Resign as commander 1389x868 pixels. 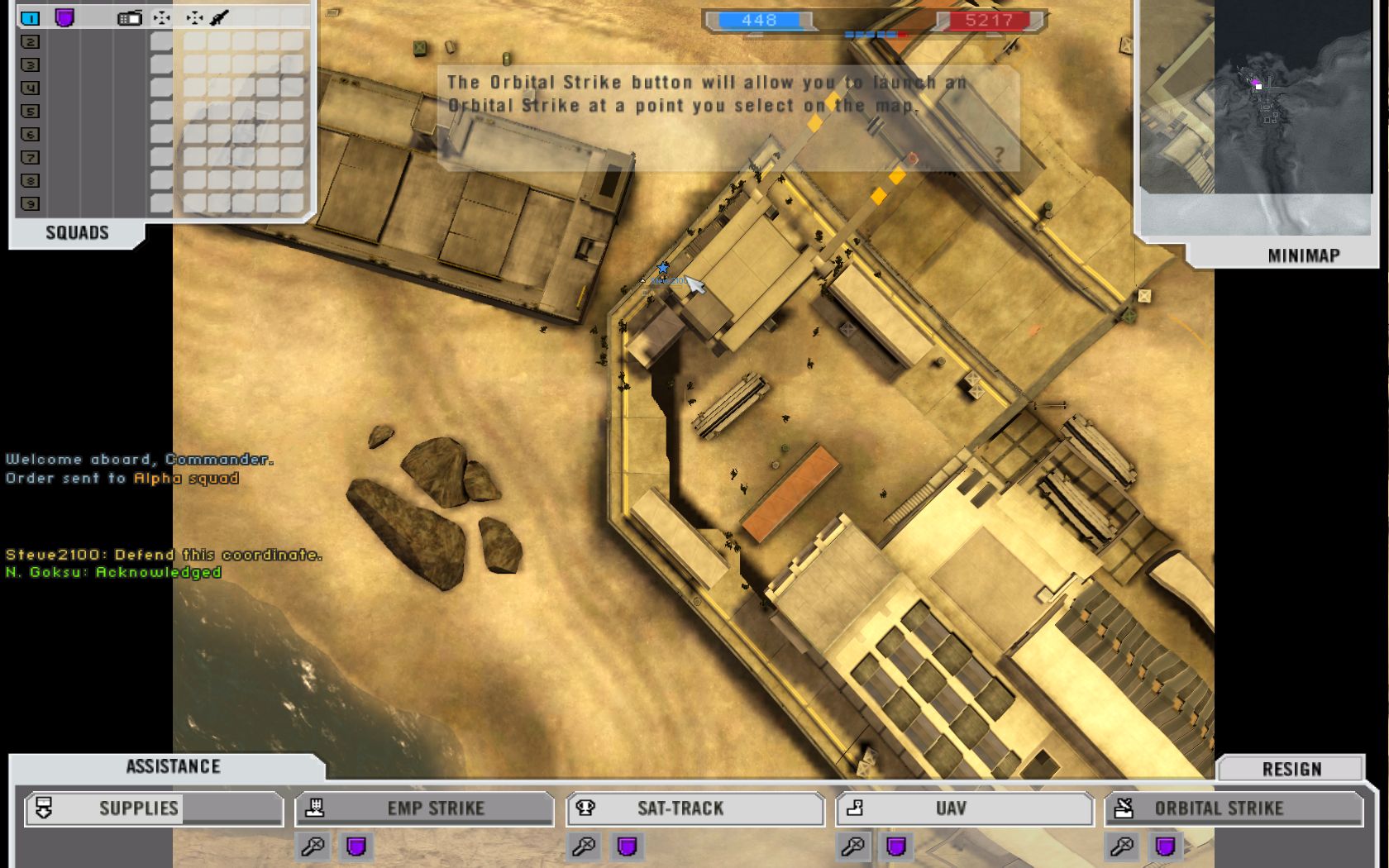click(x=1291, y=770)
